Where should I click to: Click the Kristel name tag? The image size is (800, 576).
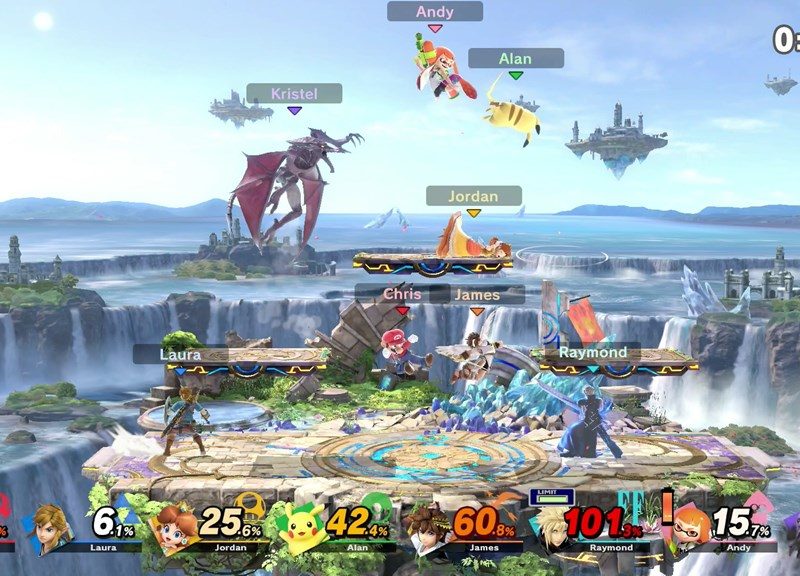click(294, 93)
